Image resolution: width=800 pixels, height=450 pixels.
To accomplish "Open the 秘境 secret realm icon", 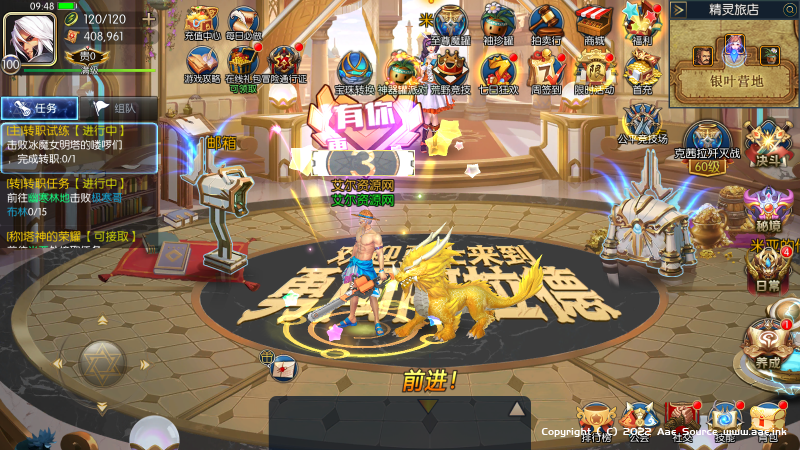I will (x=767, y=209).
